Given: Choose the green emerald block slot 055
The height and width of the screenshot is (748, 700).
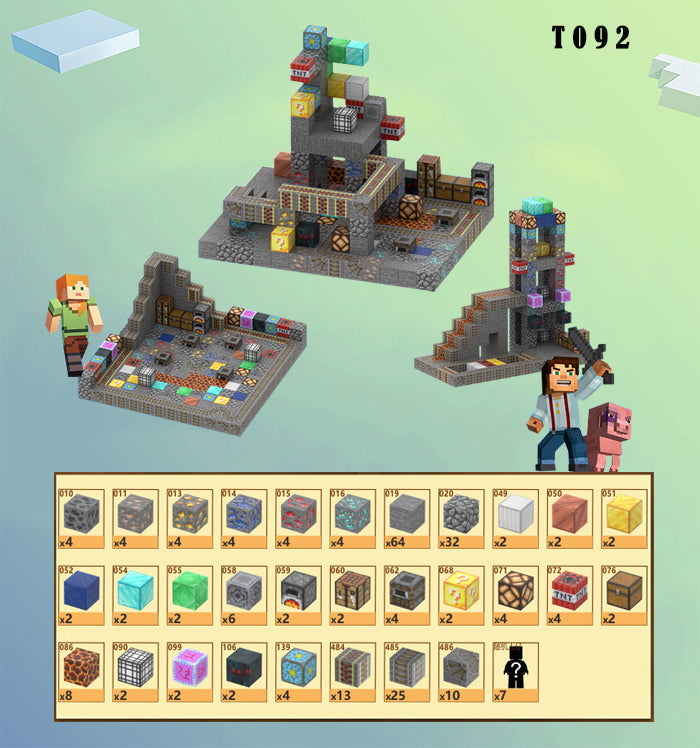Looking at the screenshot, I should point(188,592).
